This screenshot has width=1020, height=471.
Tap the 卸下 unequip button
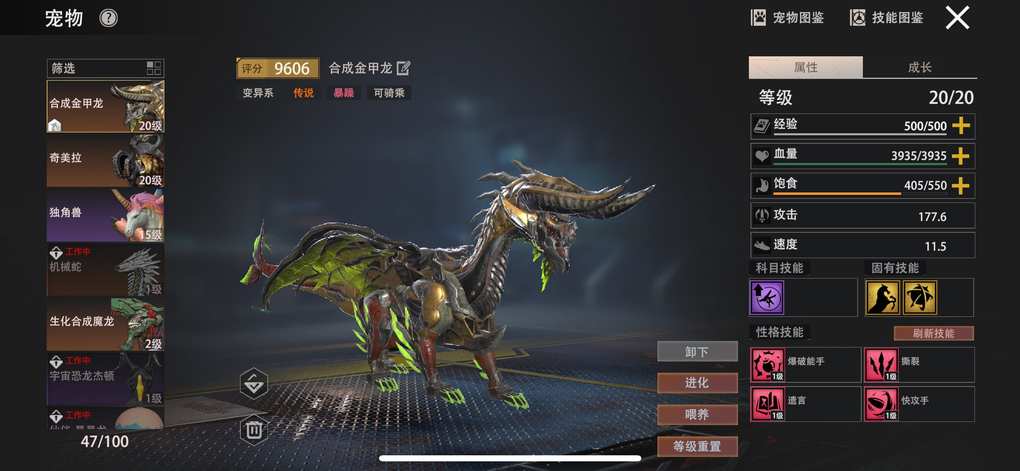697,351
